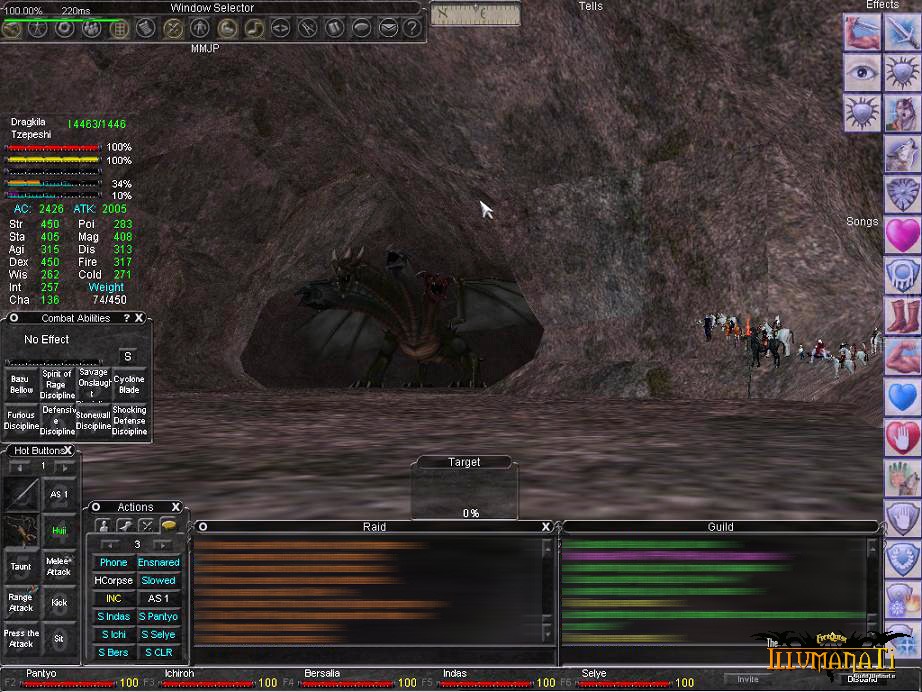Select the eye buff icon in Effects
Viewport: 922px width, 692px height.
[x=861, y=72]
